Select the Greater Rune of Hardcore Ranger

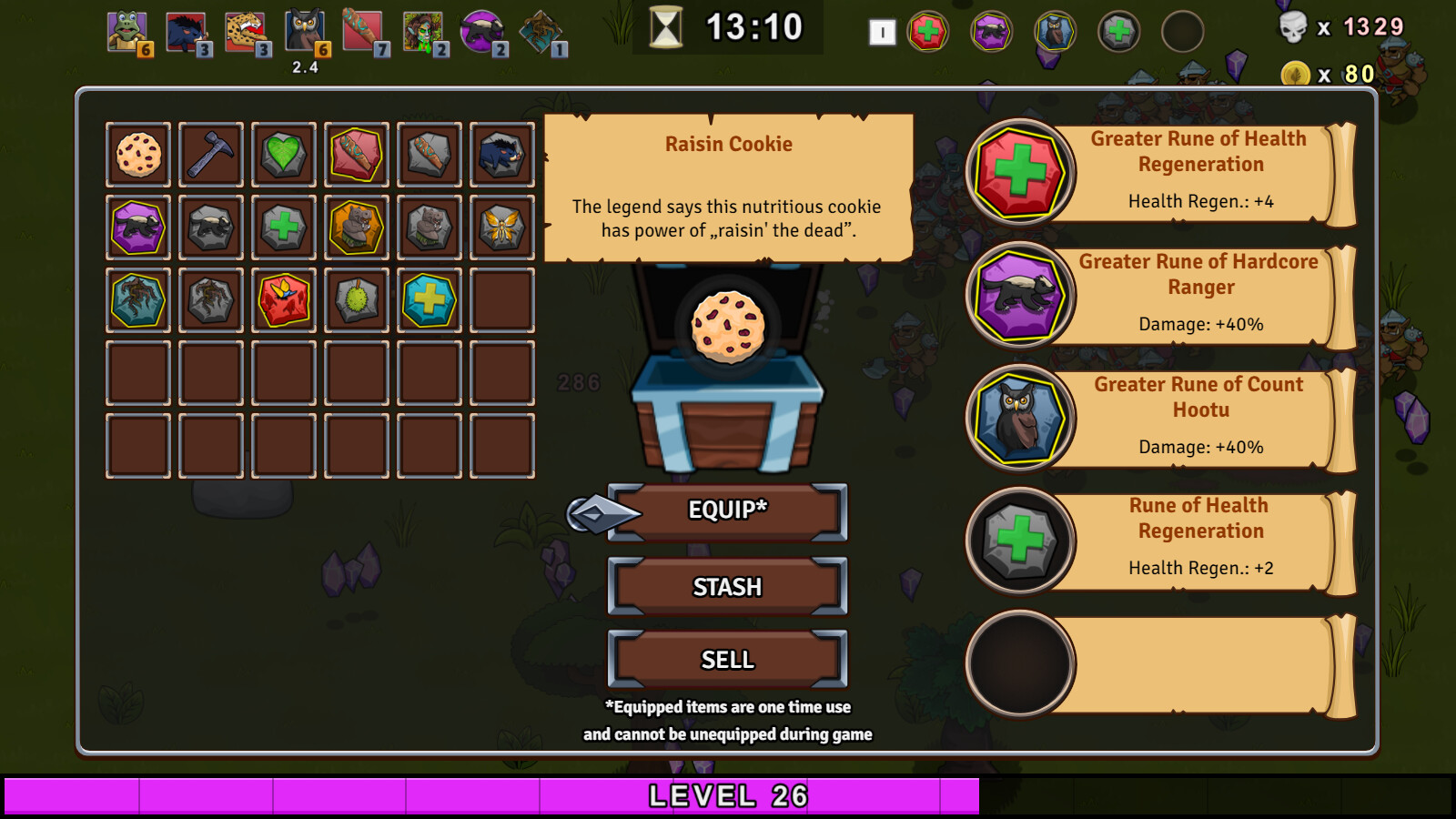(1019, 296)
